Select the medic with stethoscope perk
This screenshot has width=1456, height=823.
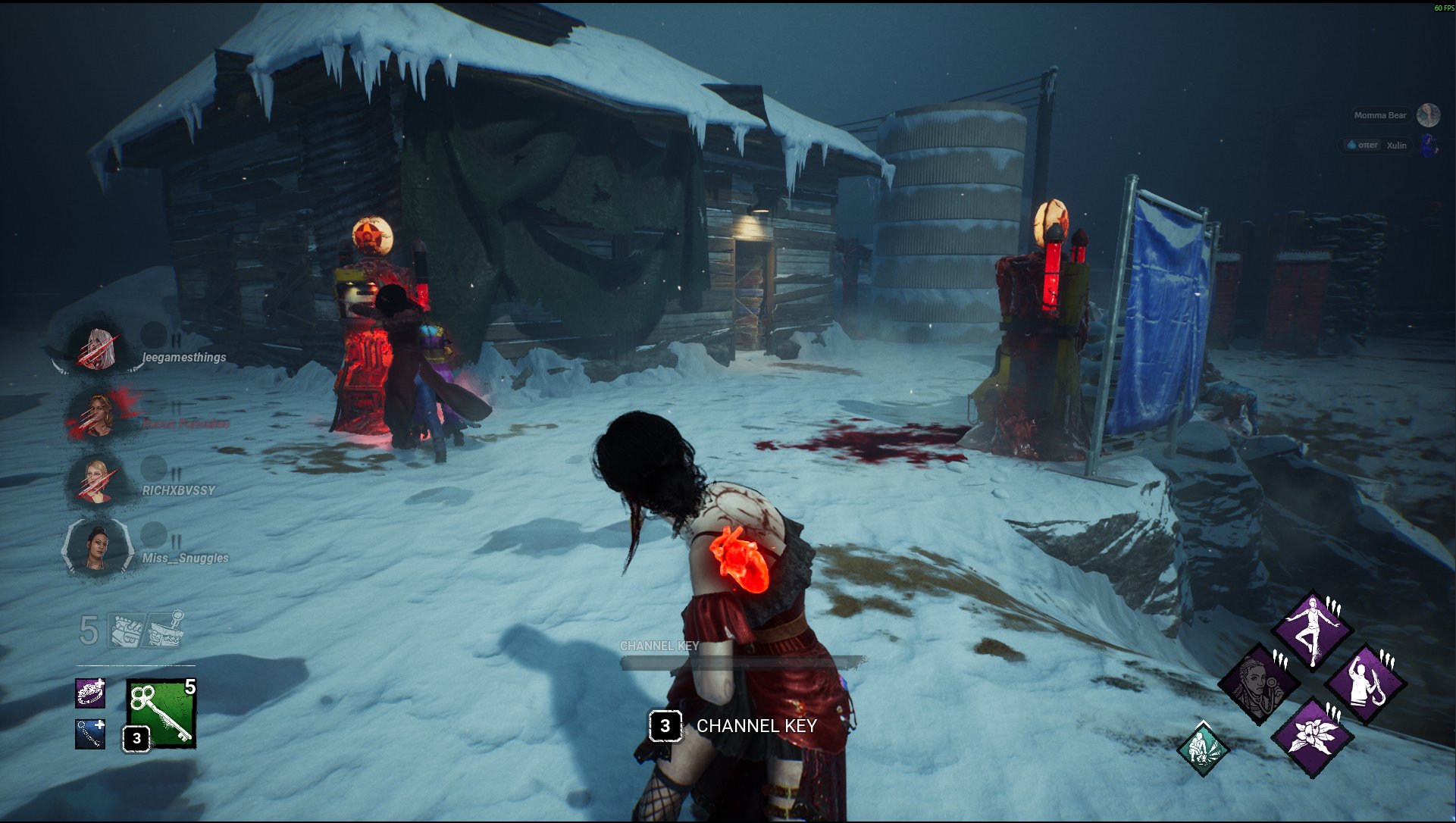coord(1259,683)
